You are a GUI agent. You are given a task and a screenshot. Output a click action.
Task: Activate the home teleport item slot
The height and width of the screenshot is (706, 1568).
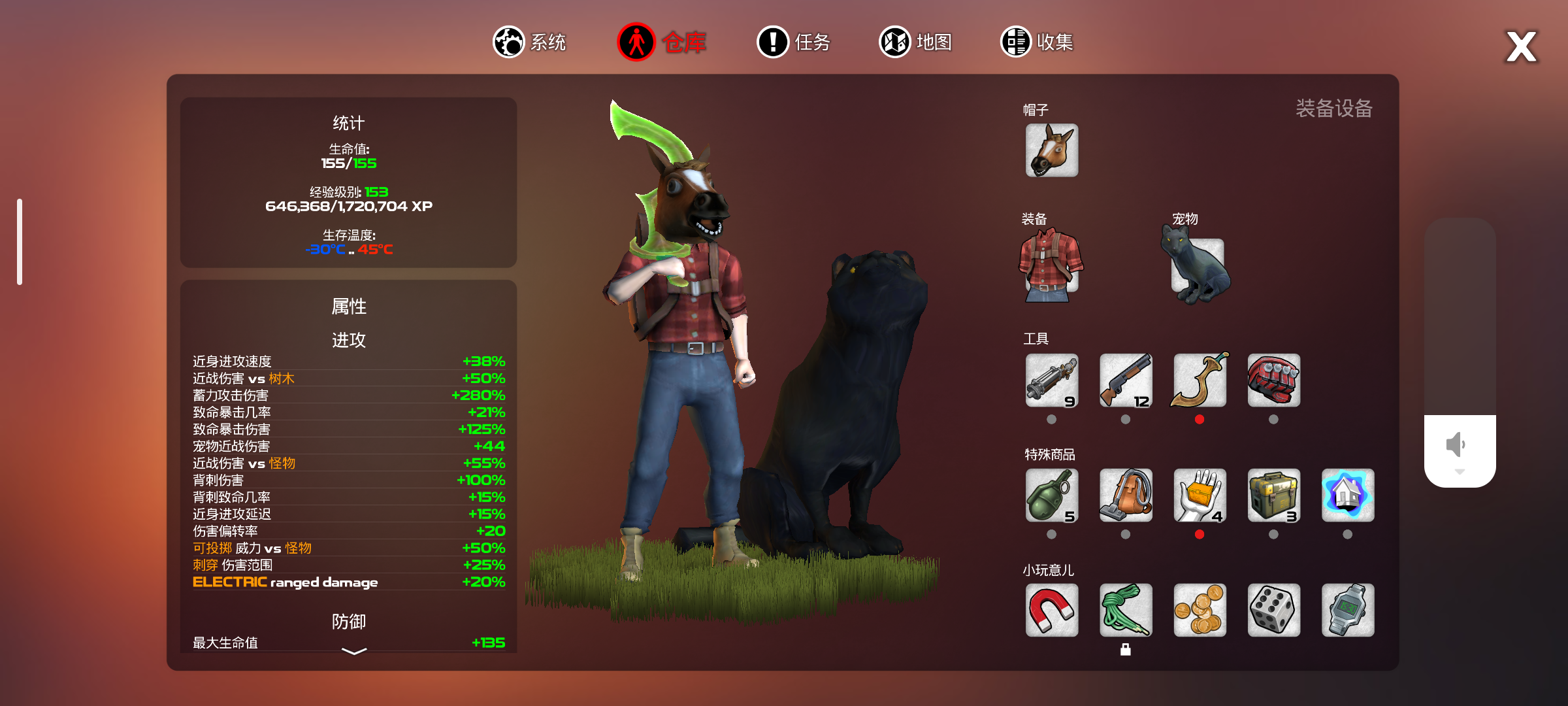[x=1347, y=496]
